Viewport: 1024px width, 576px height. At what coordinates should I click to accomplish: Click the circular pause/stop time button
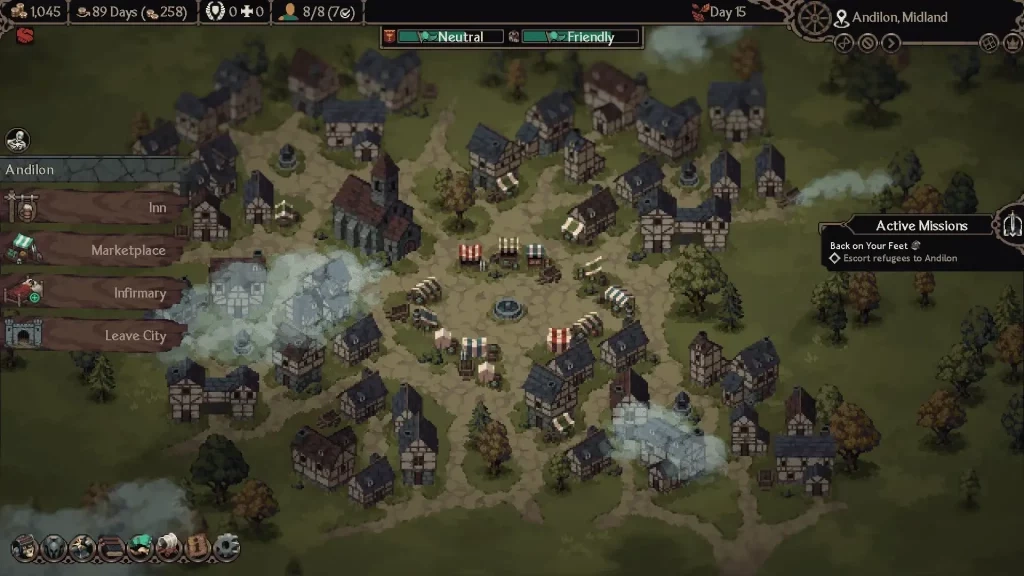(867, 42)
